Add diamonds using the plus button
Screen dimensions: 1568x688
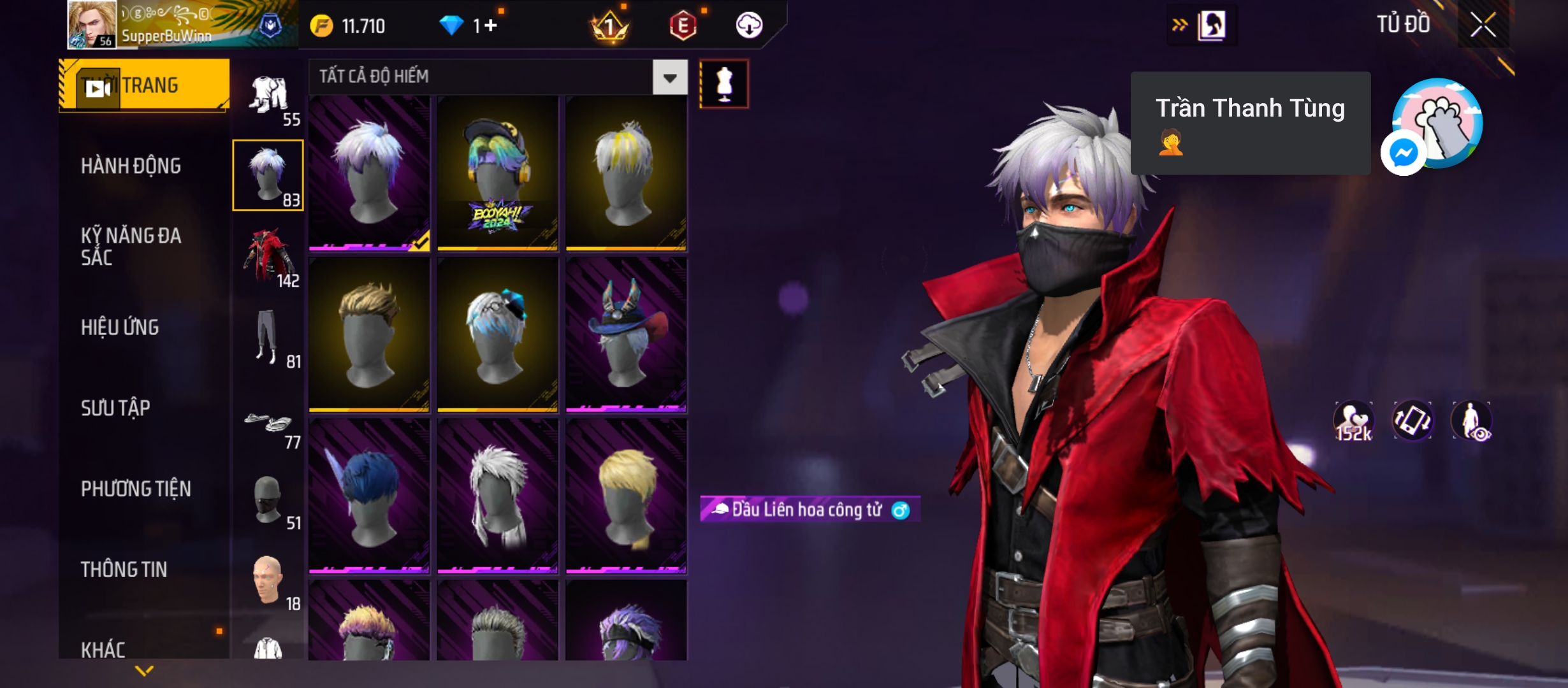click(x=490, y=25)
